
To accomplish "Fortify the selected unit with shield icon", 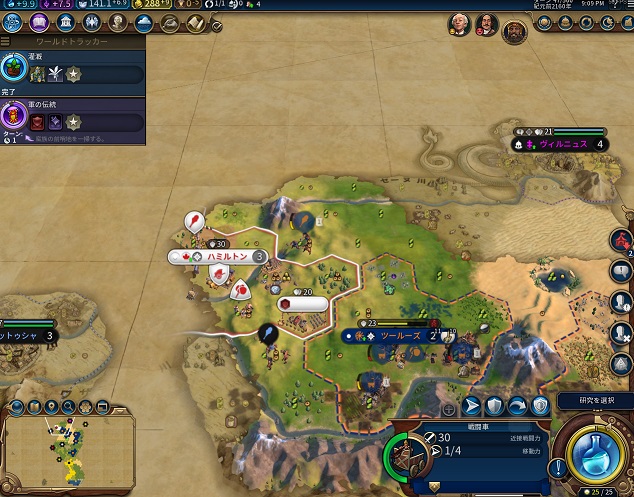I will pos(495,406).
